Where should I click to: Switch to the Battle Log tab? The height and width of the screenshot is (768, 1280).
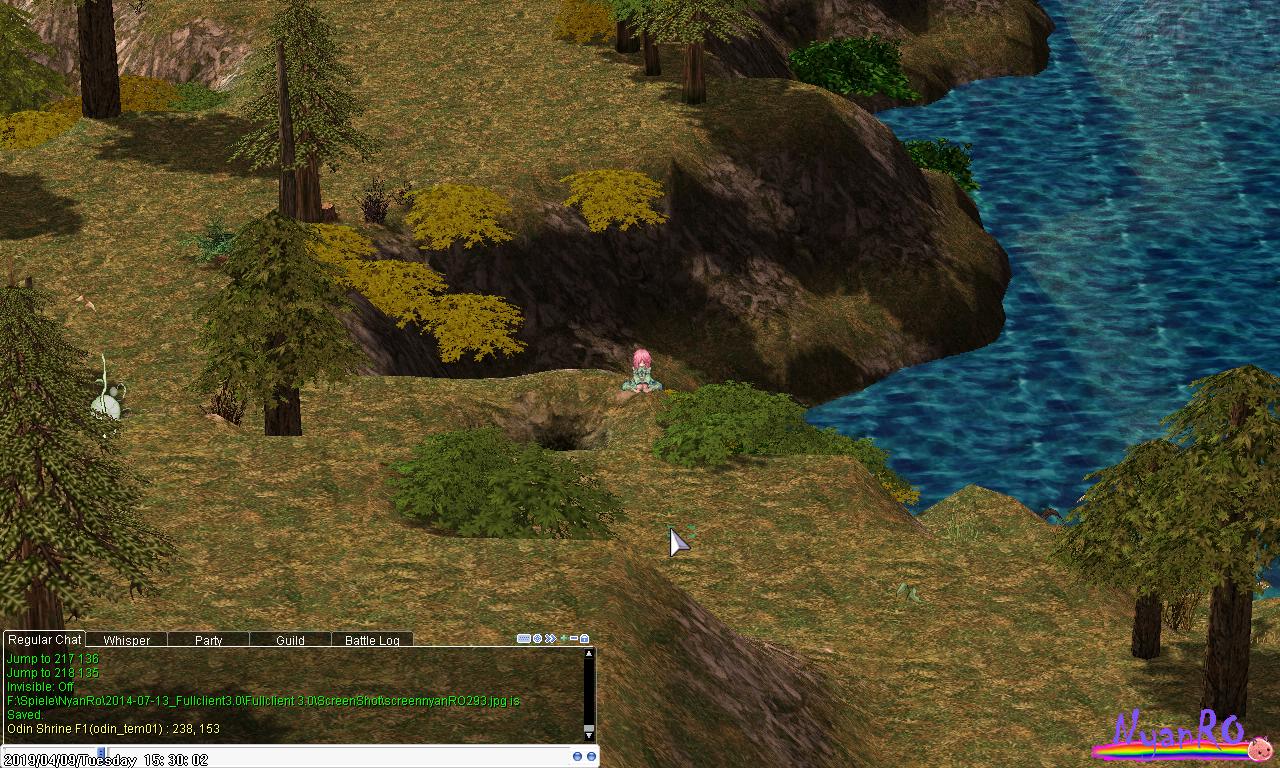(x=372, y=640)
